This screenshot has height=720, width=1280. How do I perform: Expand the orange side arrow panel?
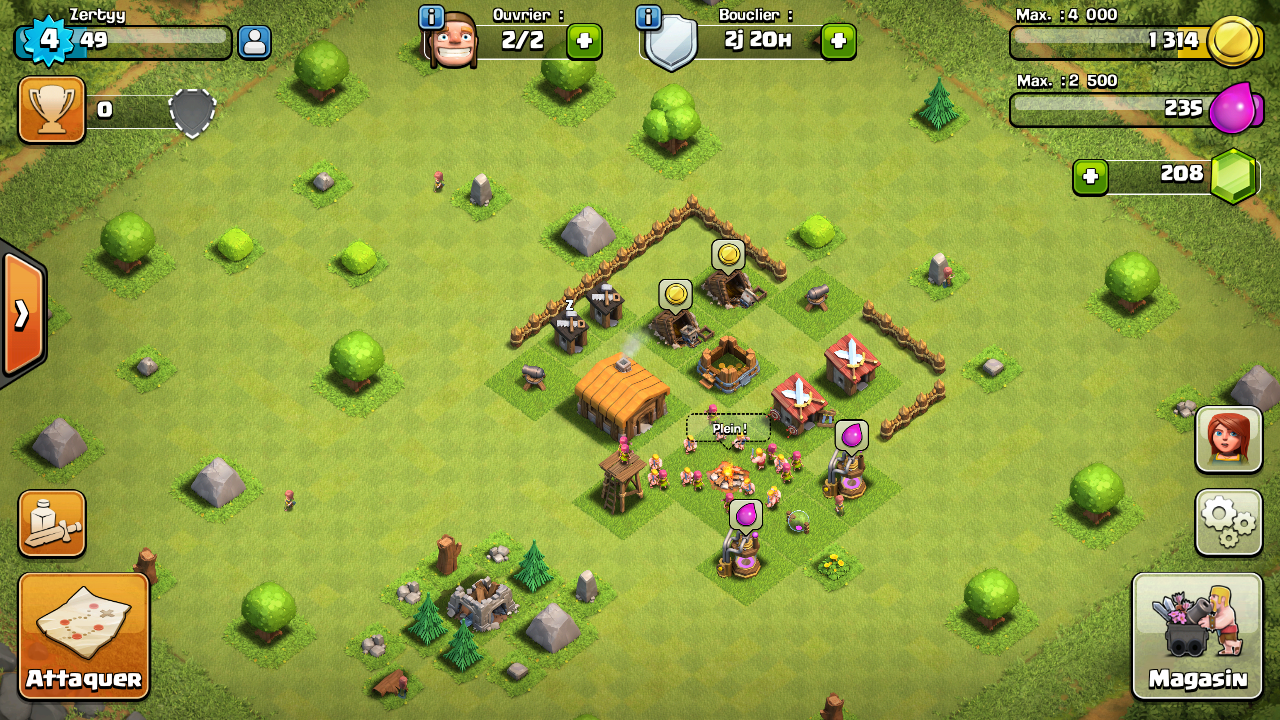[22, 315]
